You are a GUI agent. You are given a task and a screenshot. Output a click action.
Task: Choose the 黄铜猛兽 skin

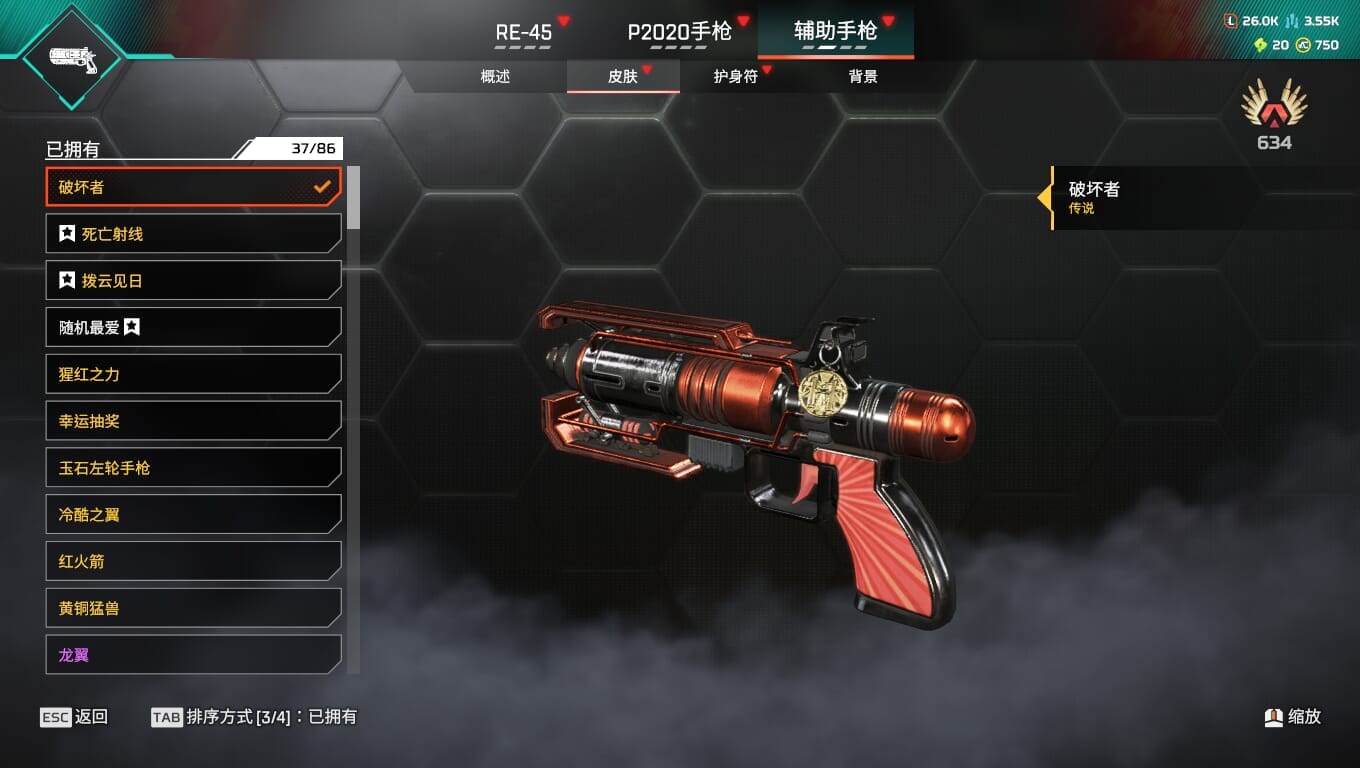(193, 608)
